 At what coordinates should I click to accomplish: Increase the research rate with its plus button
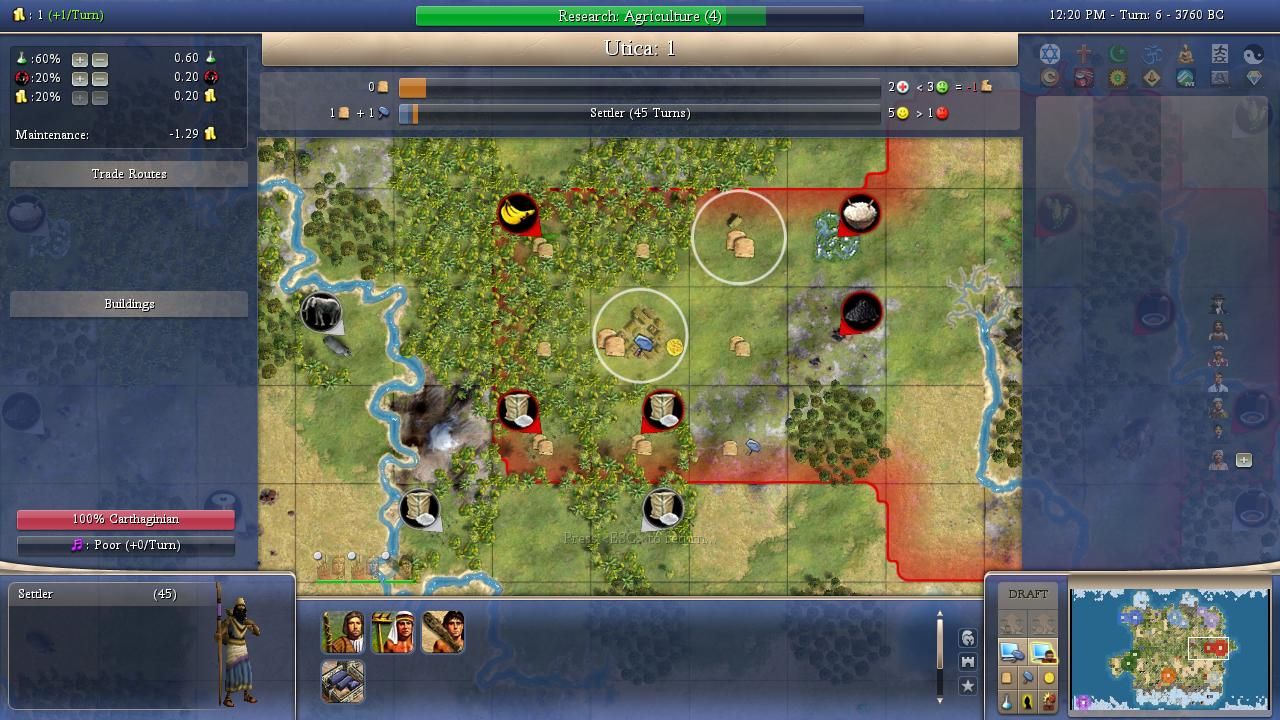[80, 59]
